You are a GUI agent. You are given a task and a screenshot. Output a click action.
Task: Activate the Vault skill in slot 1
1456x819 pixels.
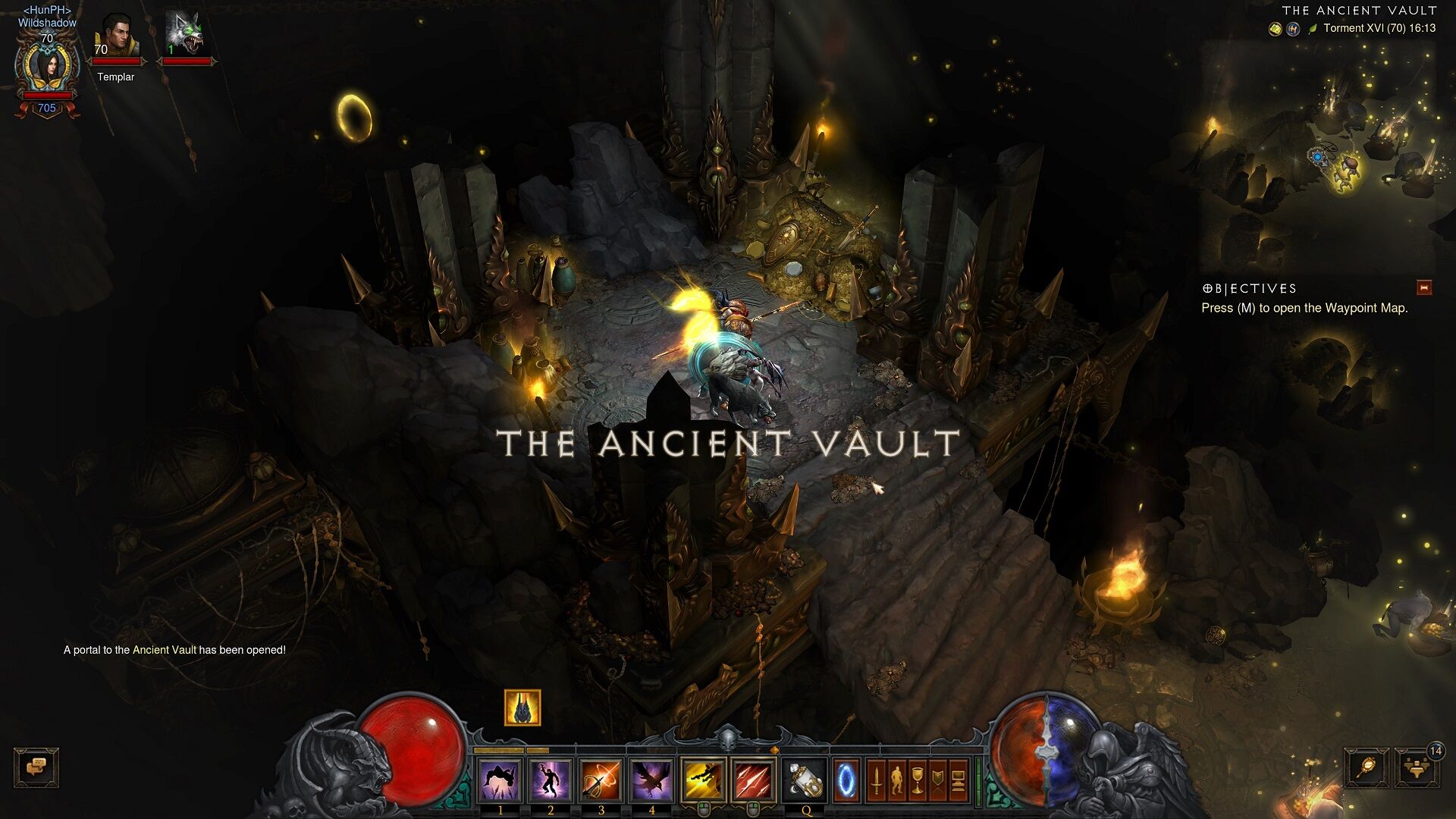coord(500,780)
